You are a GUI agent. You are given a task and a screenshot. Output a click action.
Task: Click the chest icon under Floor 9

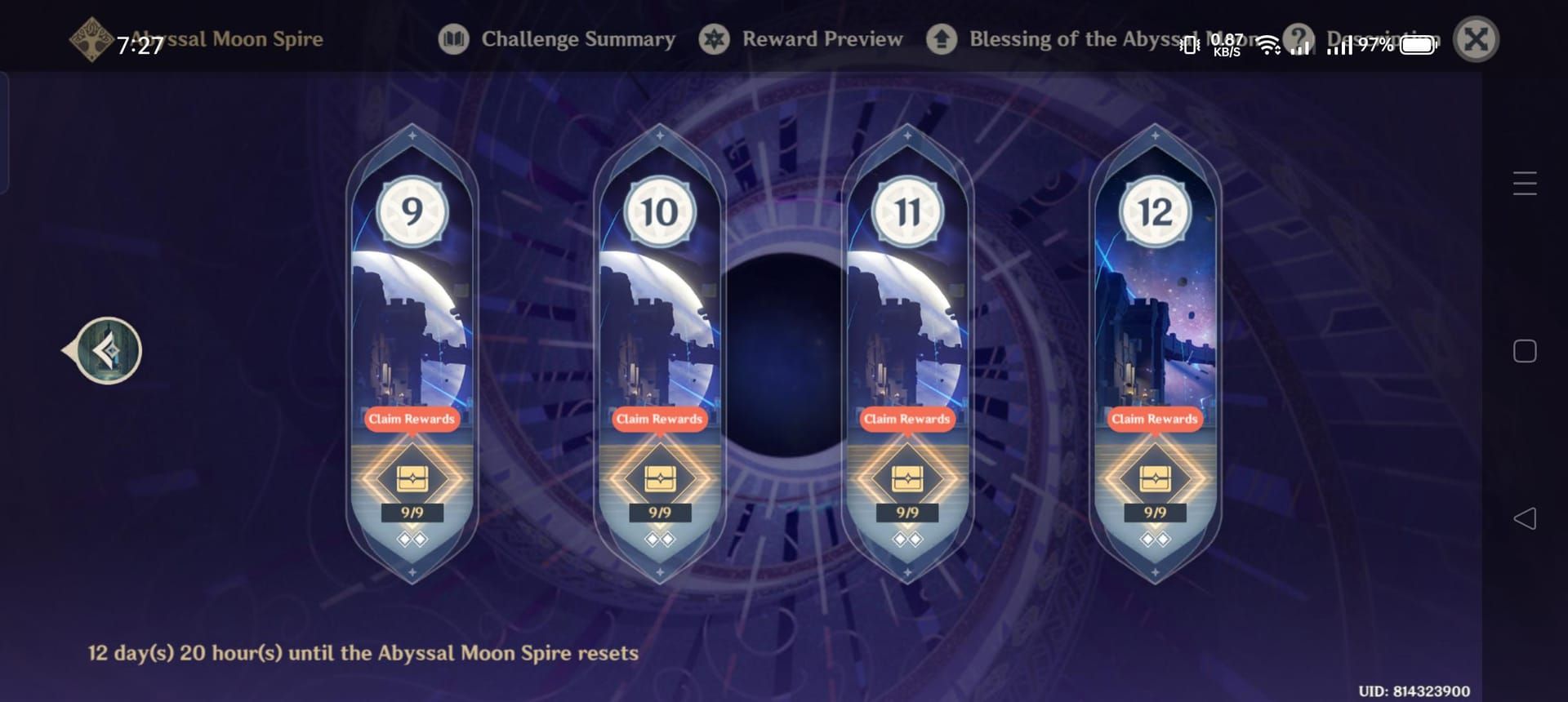(412, 478)
